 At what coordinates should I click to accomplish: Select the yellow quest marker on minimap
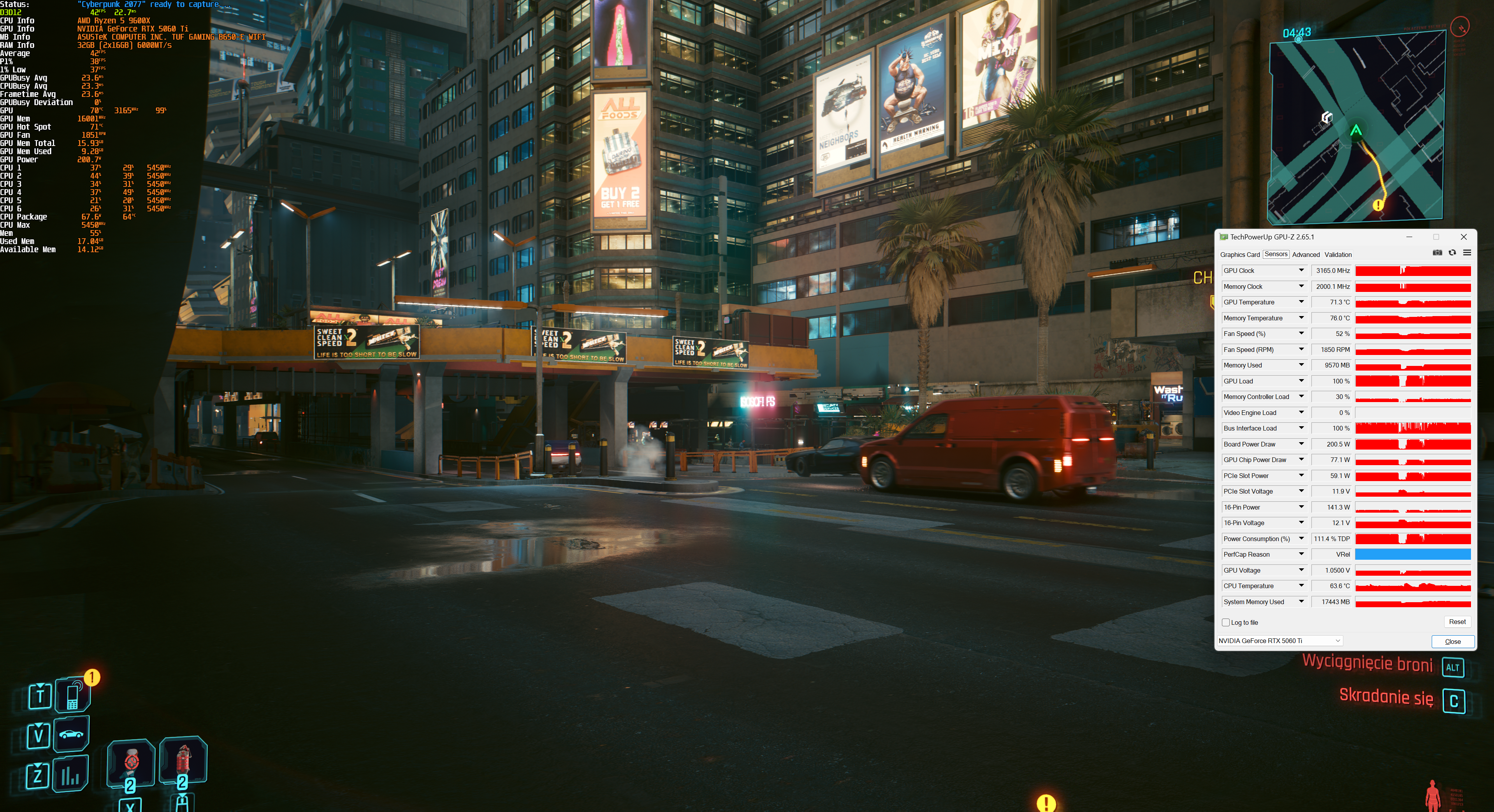tap(1378, 205)
